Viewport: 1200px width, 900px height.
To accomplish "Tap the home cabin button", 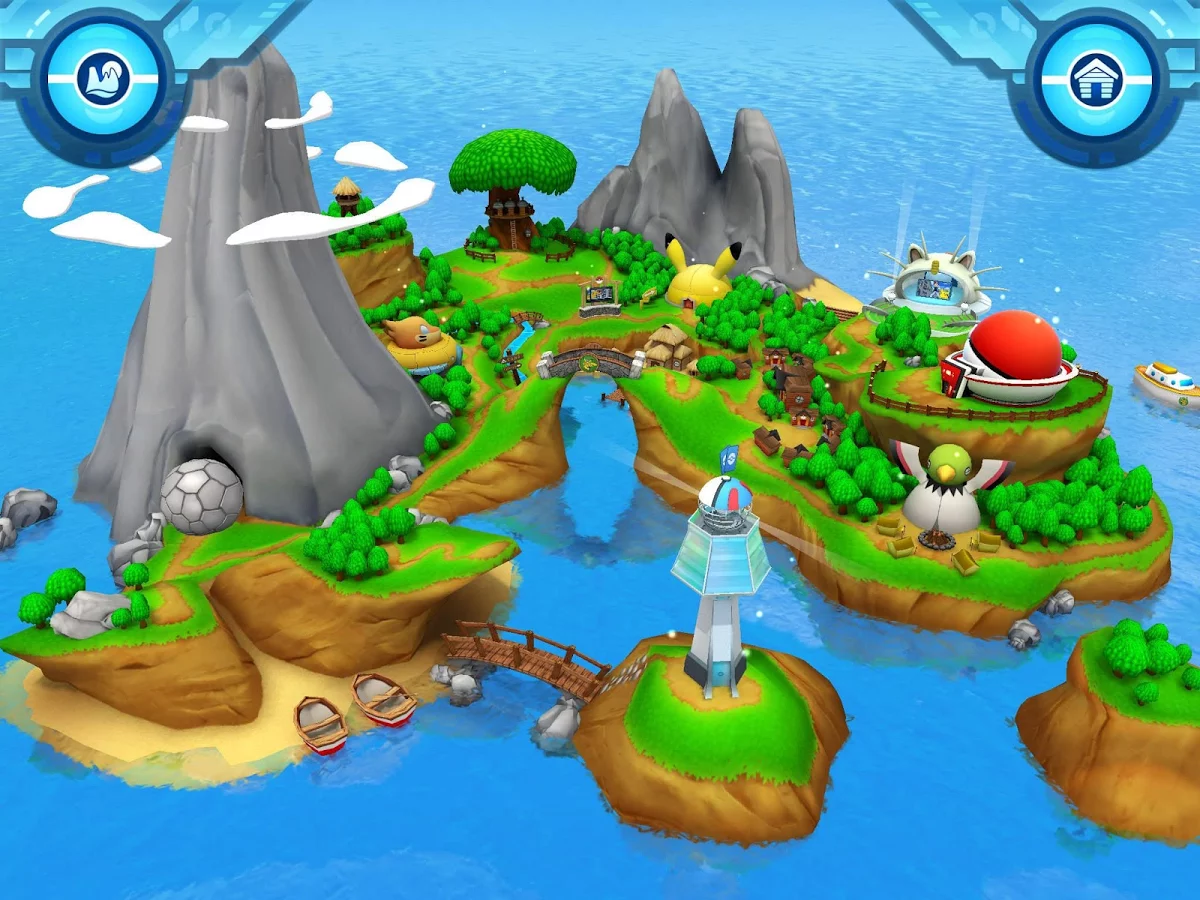I will (1096, 78).
